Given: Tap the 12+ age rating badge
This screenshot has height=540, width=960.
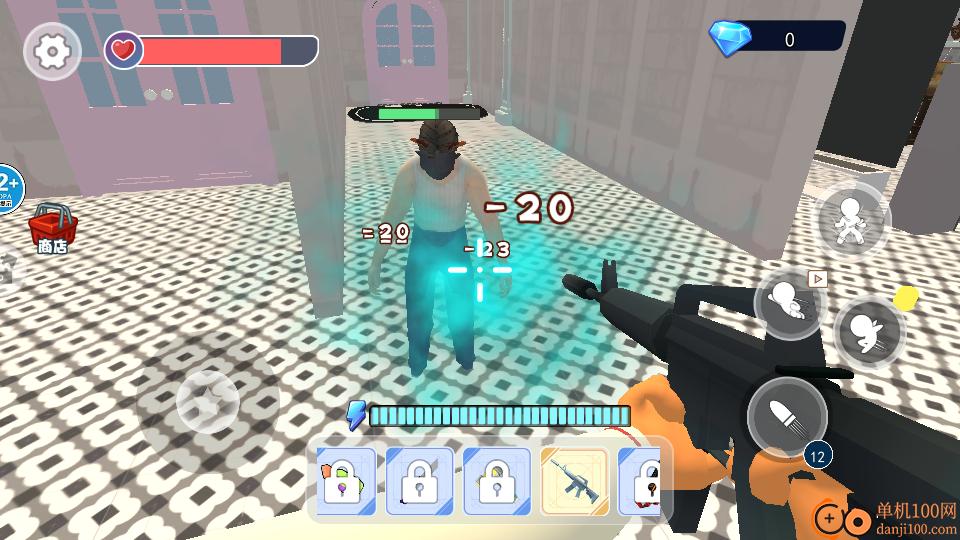Looking at the screenshot, I should 8,187.
